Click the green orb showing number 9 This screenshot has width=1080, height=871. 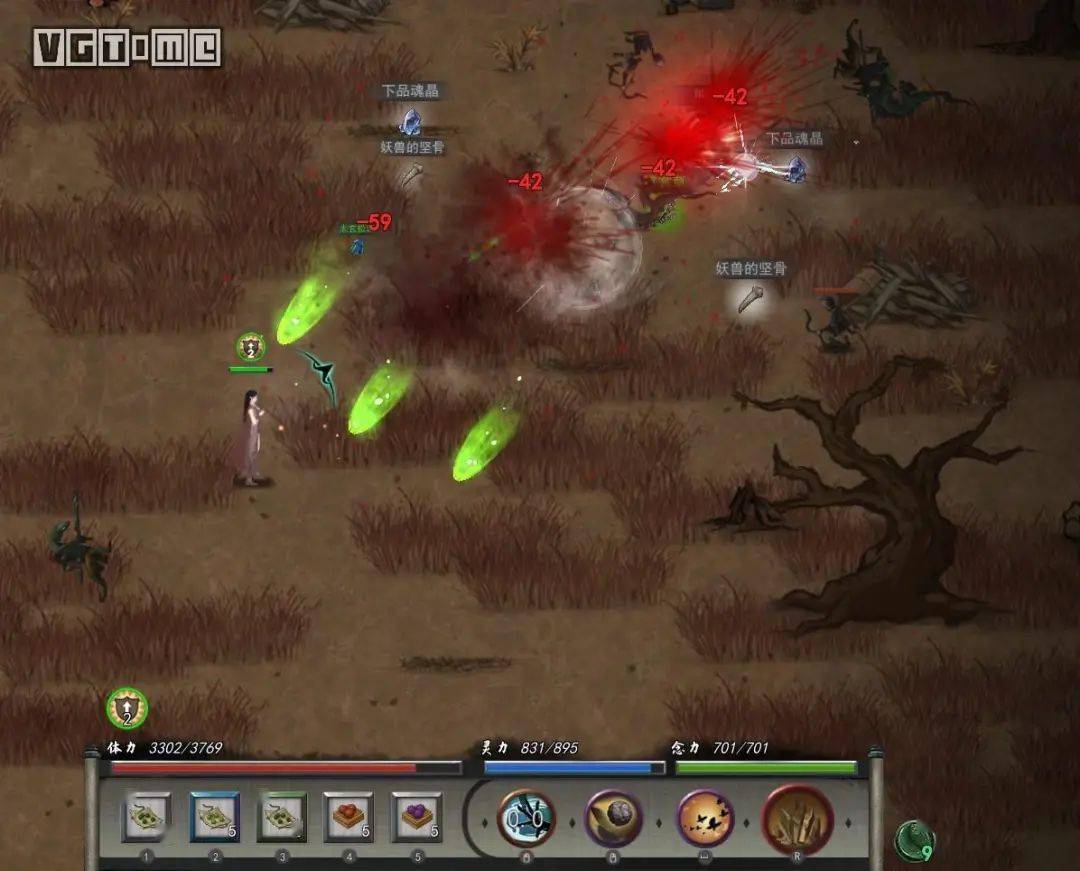914,841
